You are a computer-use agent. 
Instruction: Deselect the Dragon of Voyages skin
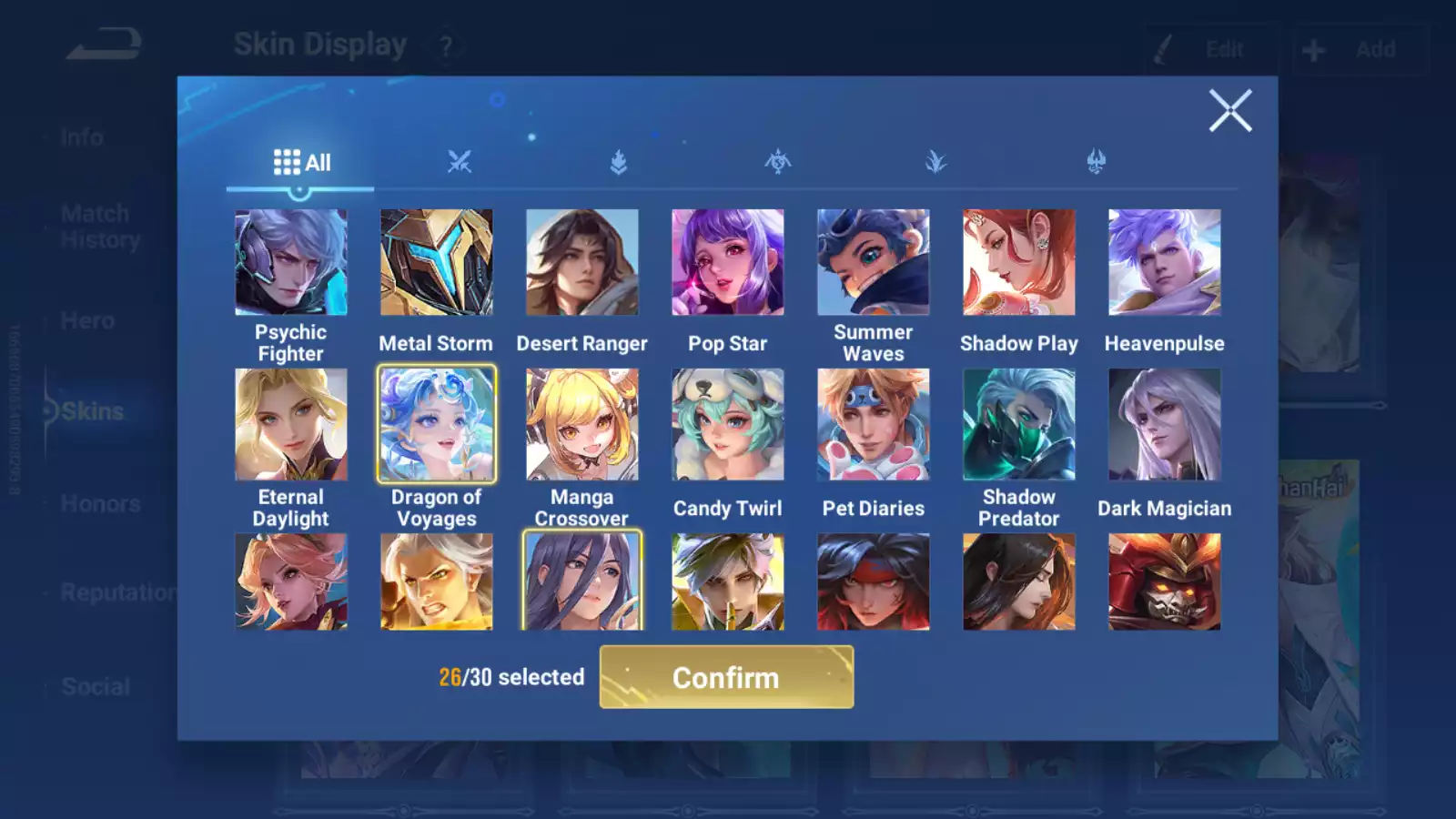click(437, 425)
